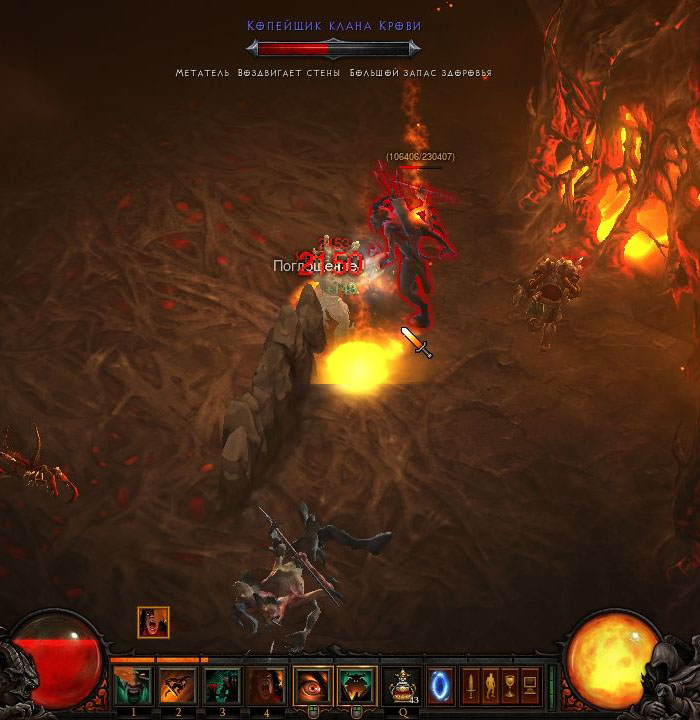
Task: Drink the health potion in the Q slot
Action: point(402,687)
